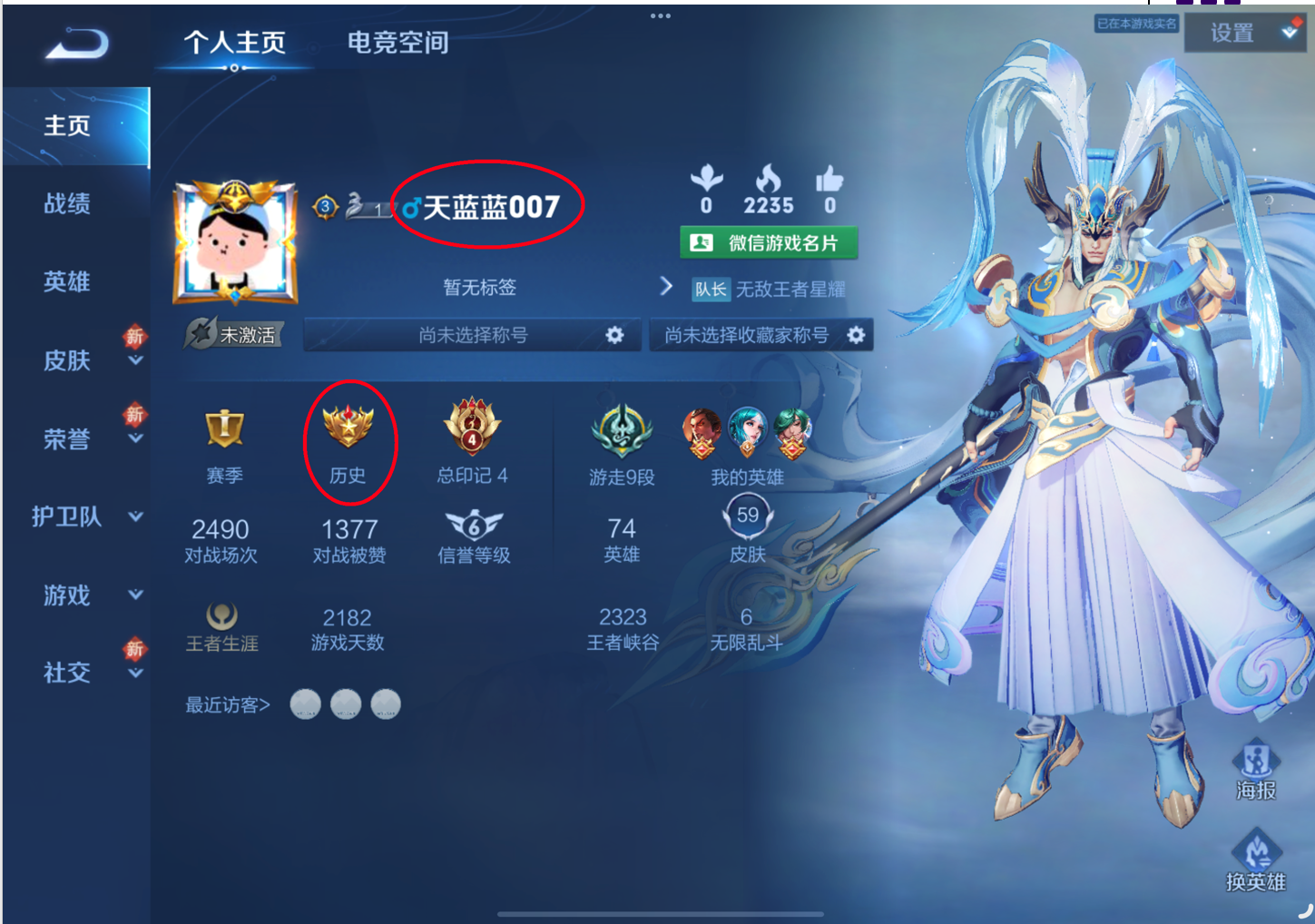Click the 微信游戏名片 green button
Screen dimensions: 1315x924
(x=770, y=241)
